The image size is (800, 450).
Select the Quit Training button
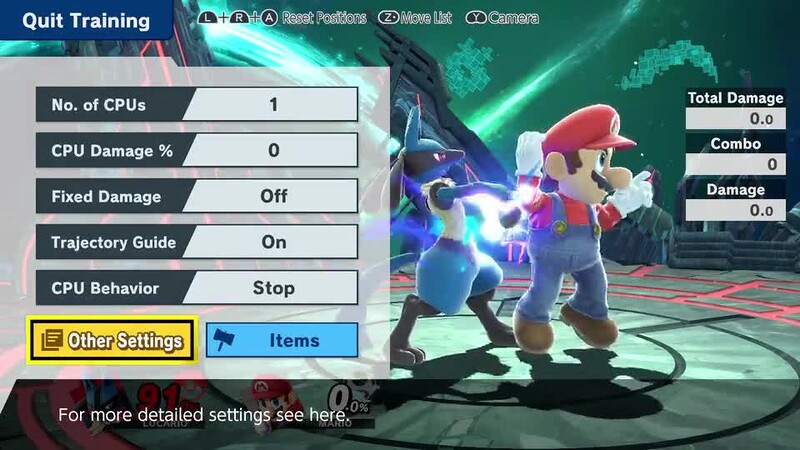pyautogui.click(x=86, y=21)
